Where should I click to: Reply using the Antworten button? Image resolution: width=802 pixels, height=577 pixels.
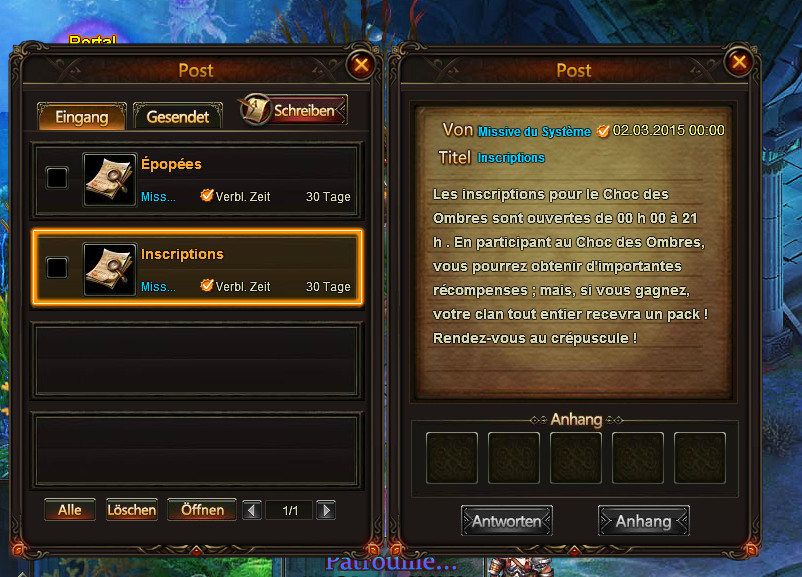click(507, 521)
